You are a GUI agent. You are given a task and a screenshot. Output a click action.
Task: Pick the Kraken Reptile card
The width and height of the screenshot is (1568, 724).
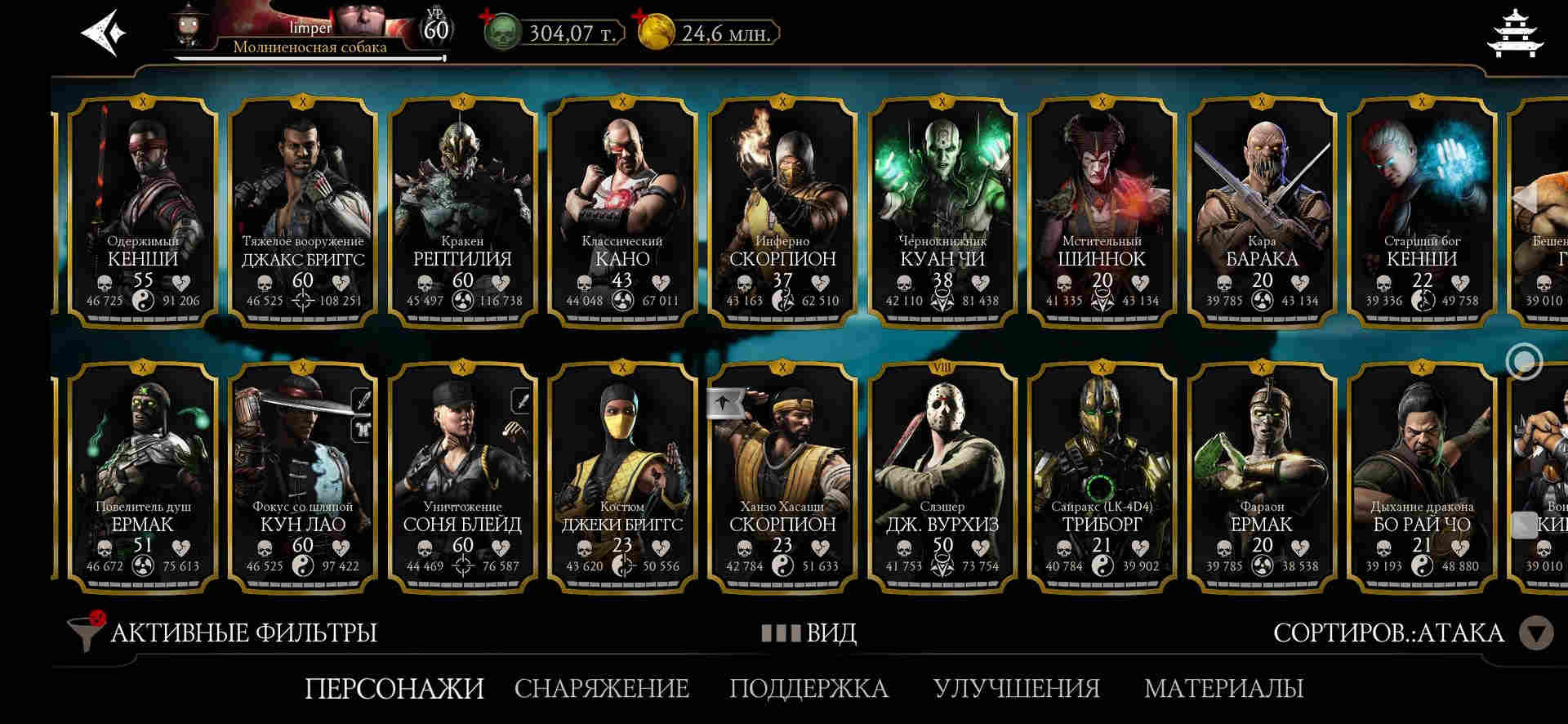tap(462, 212)
